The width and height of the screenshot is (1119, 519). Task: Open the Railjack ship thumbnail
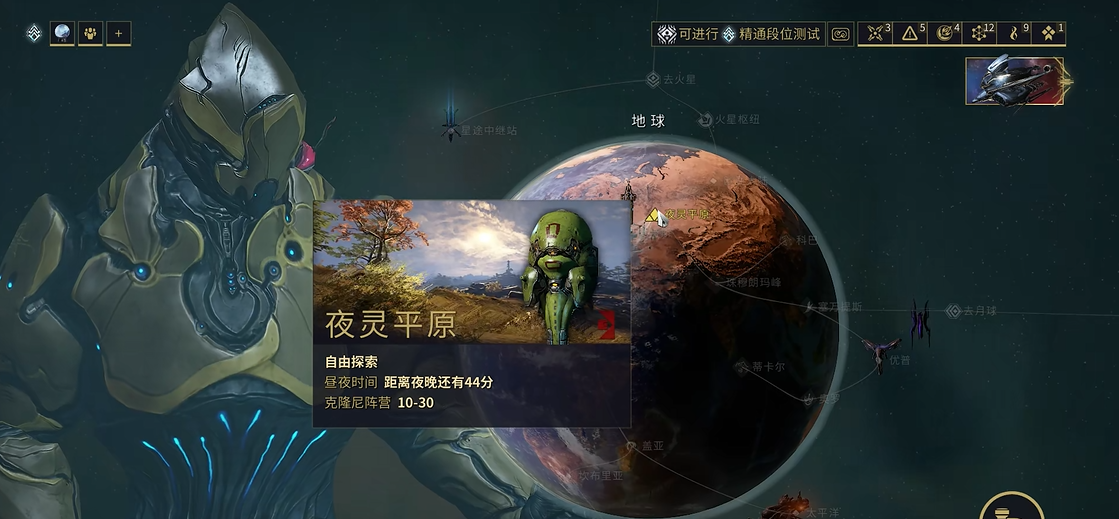(1015, 81)
